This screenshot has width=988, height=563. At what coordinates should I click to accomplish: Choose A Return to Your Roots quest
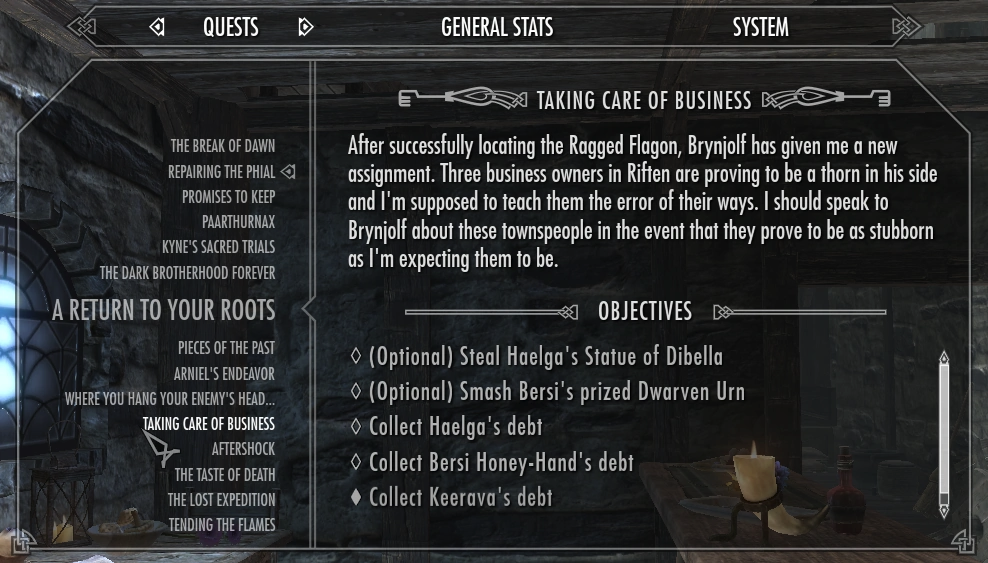point(163,311)
